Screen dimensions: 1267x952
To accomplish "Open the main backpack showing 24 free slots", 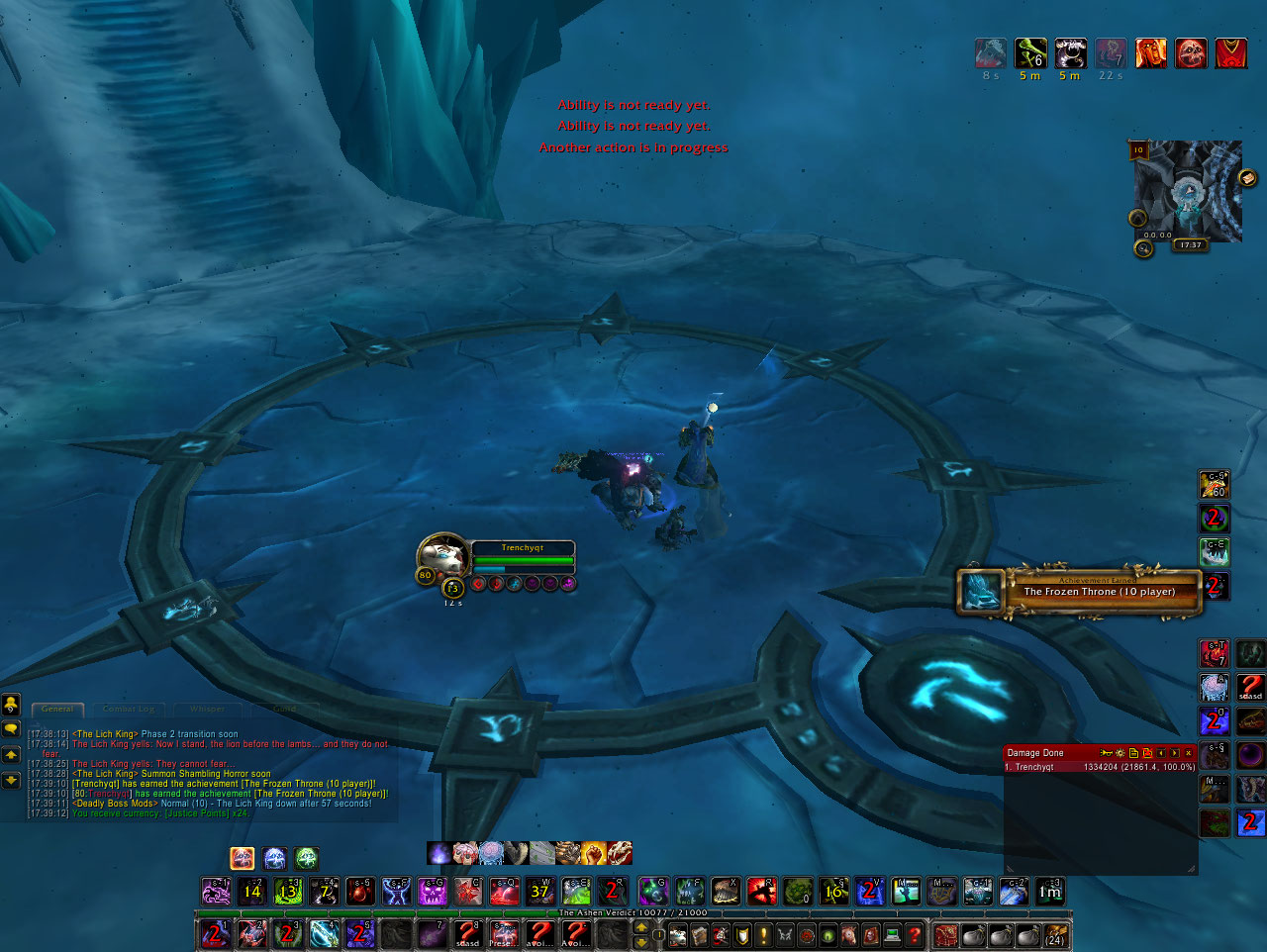I will [x=1055, y=934].
